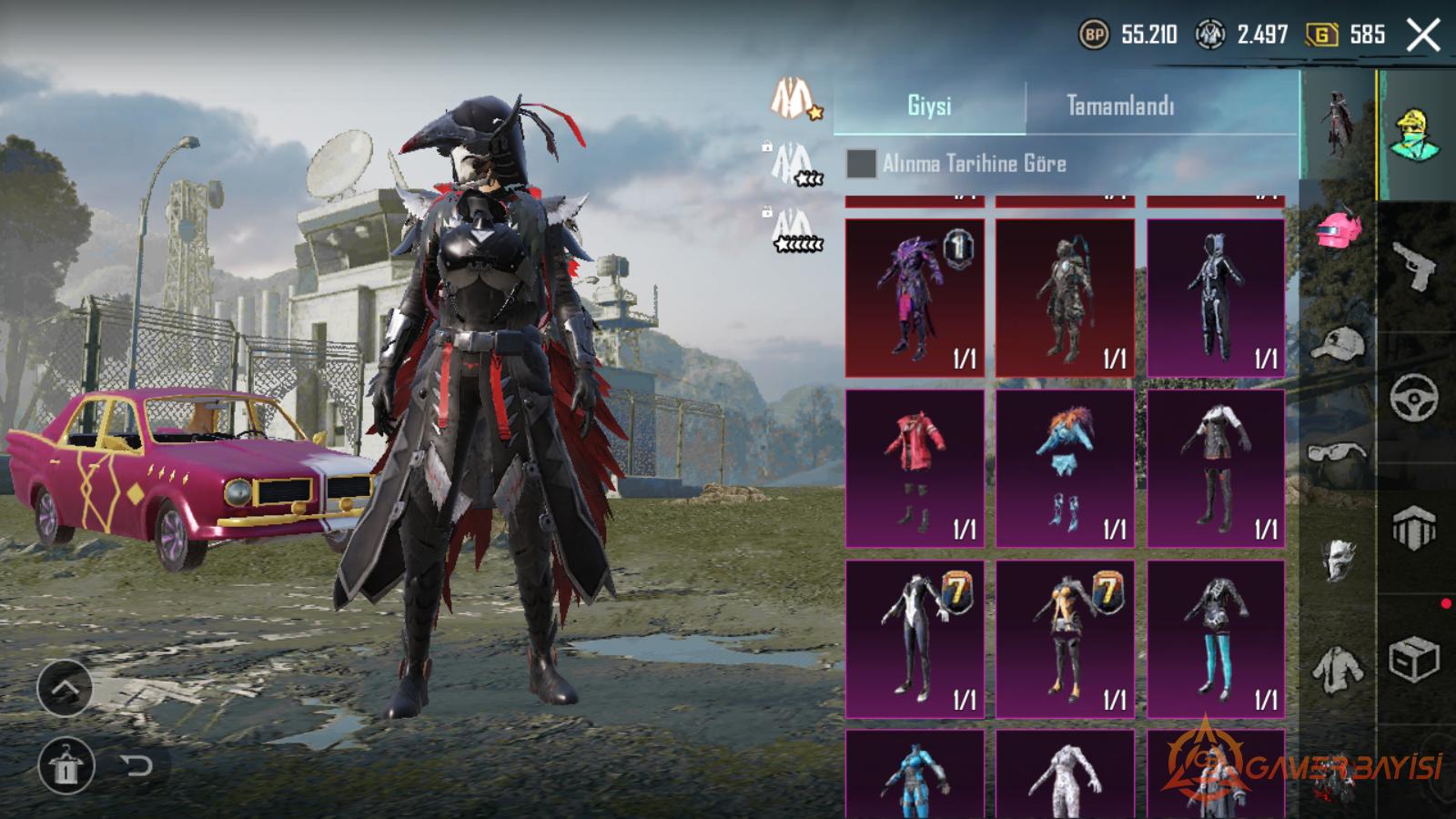1456x819 pixels.
Task: Select the purple armored outfit with badge 1
Action: coord(915,298)
